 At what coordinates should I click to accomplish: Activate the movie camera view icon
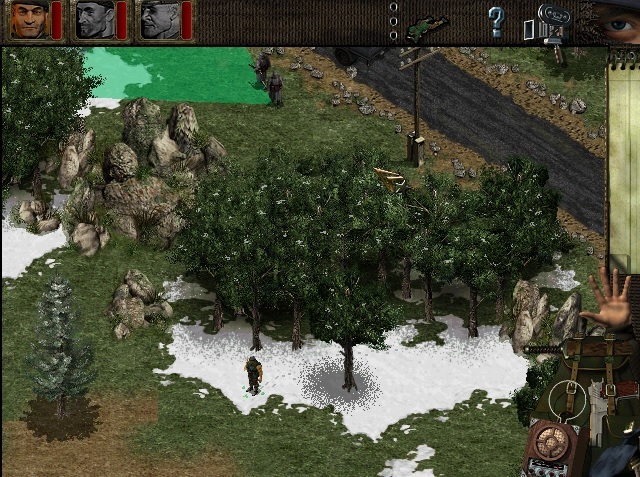coord(549,22)
